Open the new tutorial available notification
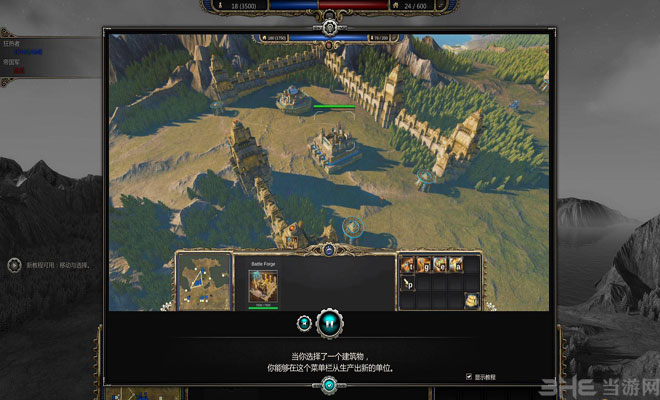 pos(14,265)
